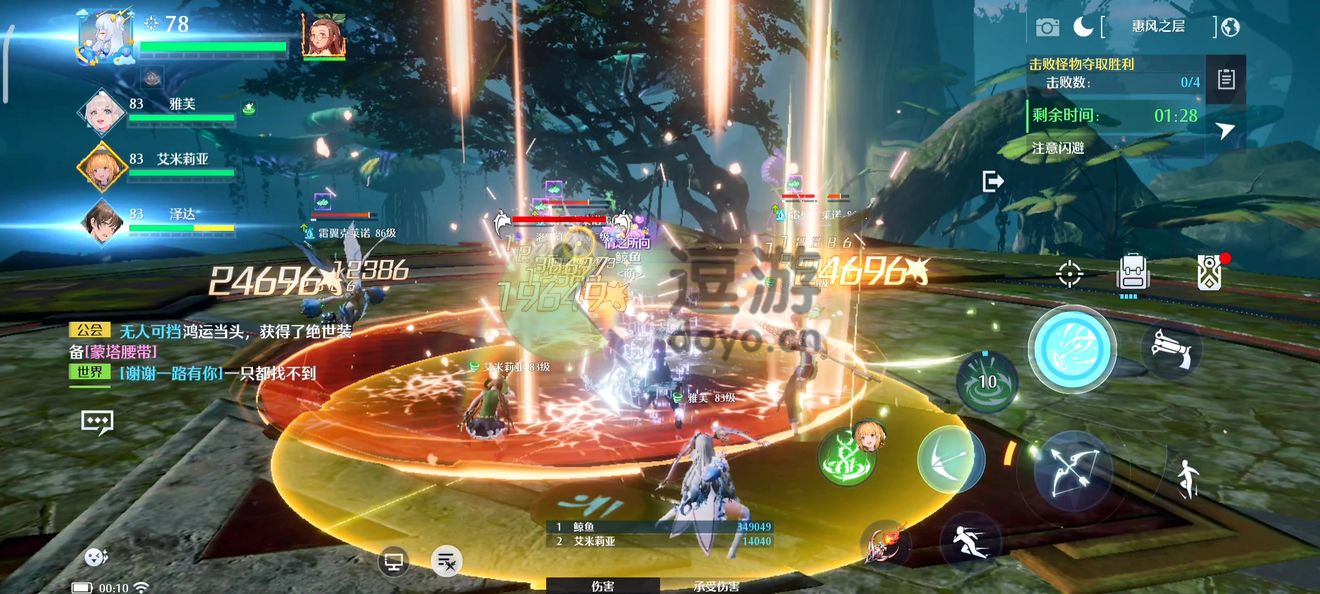Exit the dungeon via leave icon
The height and width of the screenshot is (594, 1320).
click(993, 181)
